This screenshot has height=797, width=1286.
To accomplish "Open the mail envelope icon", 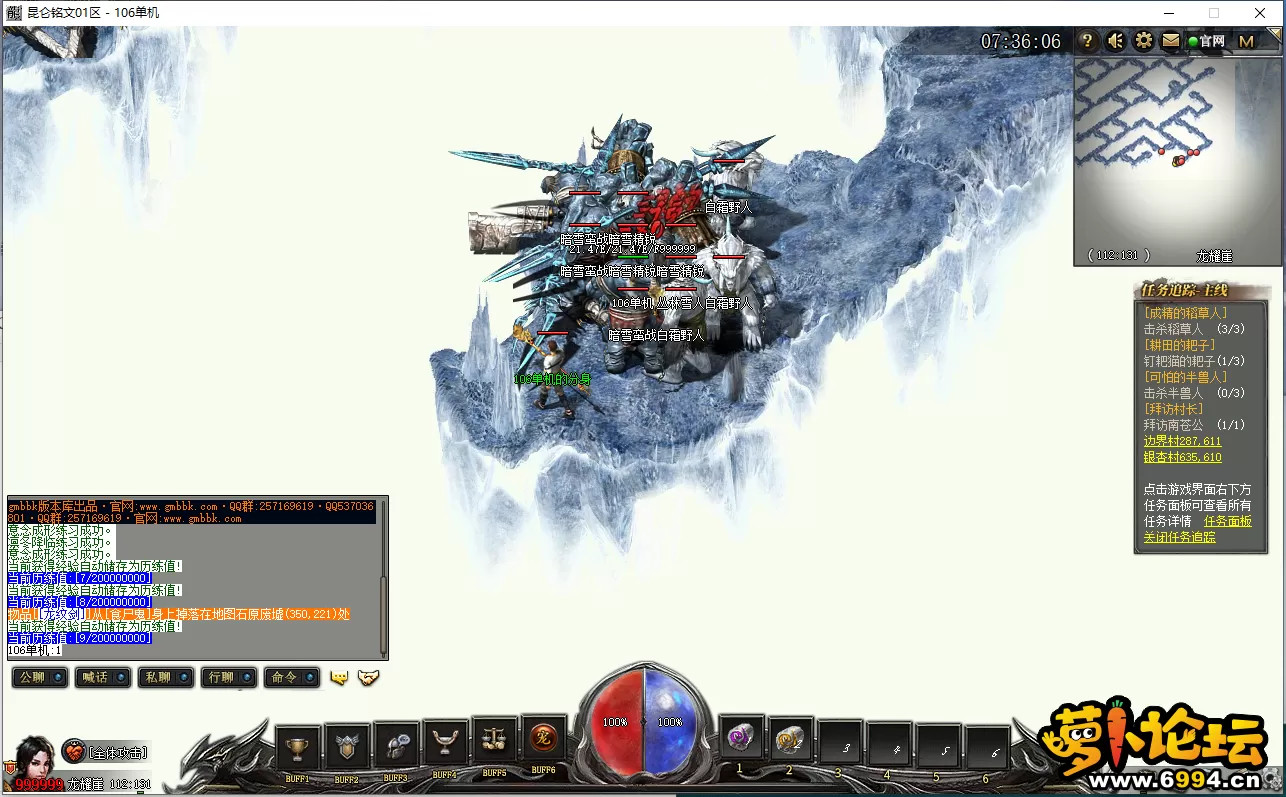I will click(1171, 41).
